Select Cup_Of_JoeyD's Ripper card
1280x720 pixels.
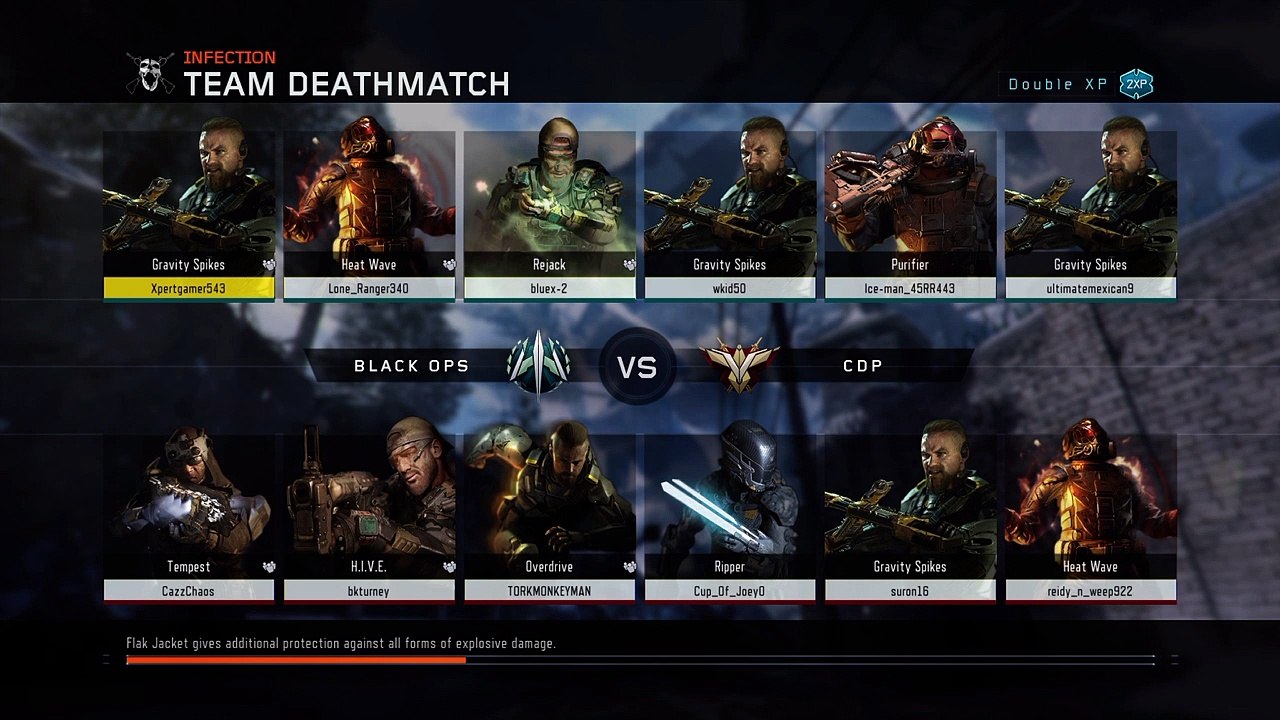click(729, 517)
